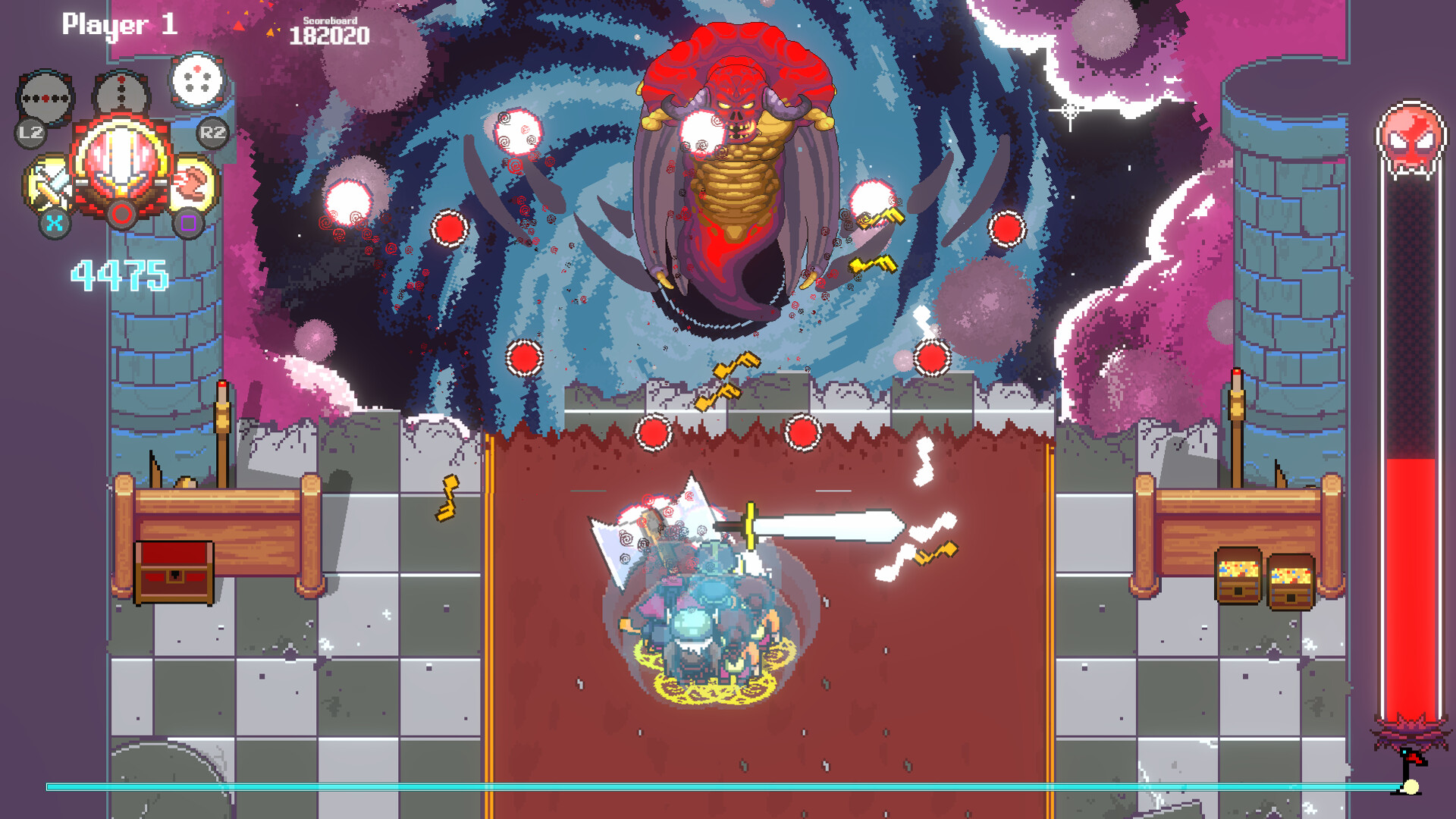Toggle the Square button indicator on the HUD
The image size is (1456, 819).
pos(189,222)
